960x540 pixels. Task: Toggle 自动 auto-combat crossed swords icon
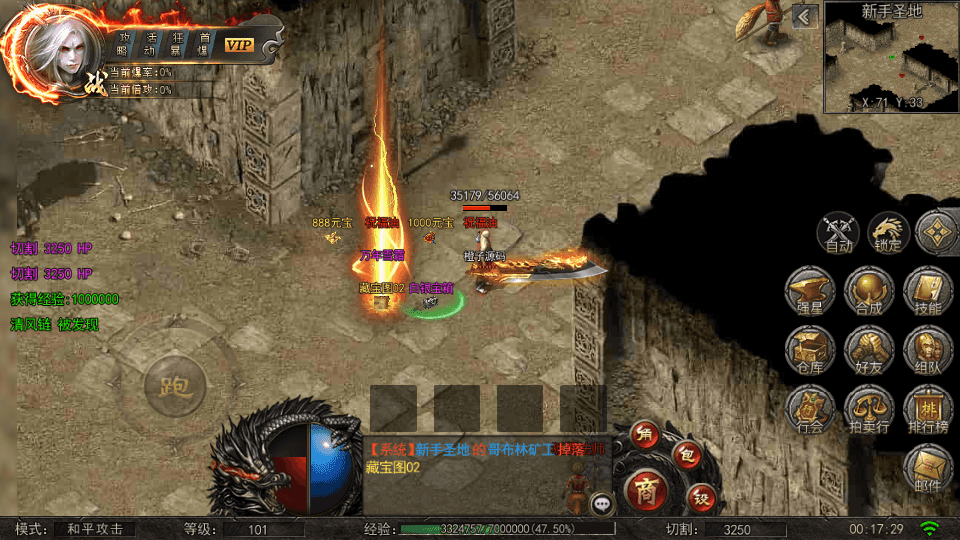(838, 232)
